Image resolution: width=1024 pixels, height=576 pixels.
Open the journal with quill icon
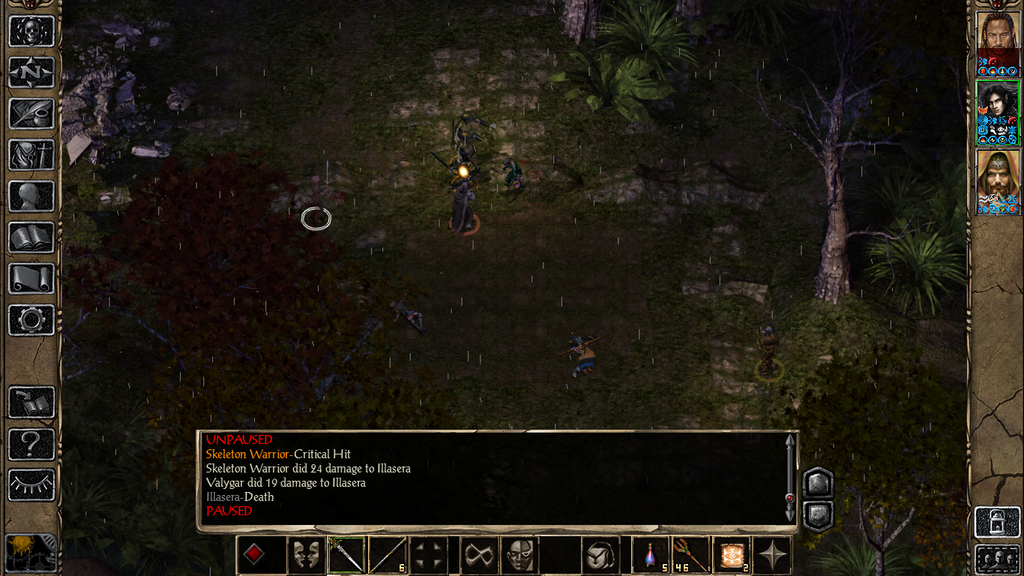pyautogui.click(x=31, y=113)
